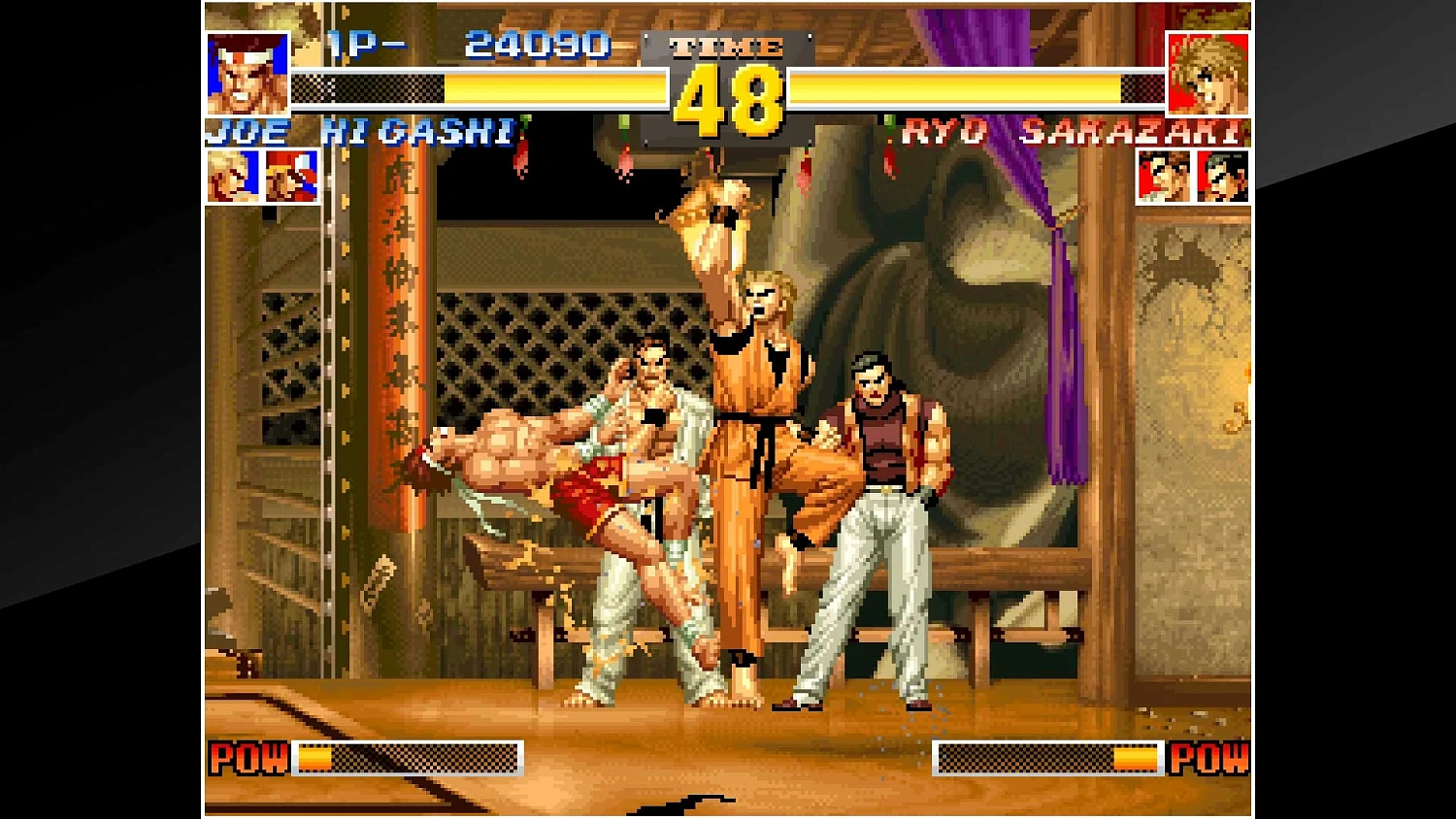Click the JOE HIGASHI name text
Viewport: 1456px width, 819px height.
[364, 133]
